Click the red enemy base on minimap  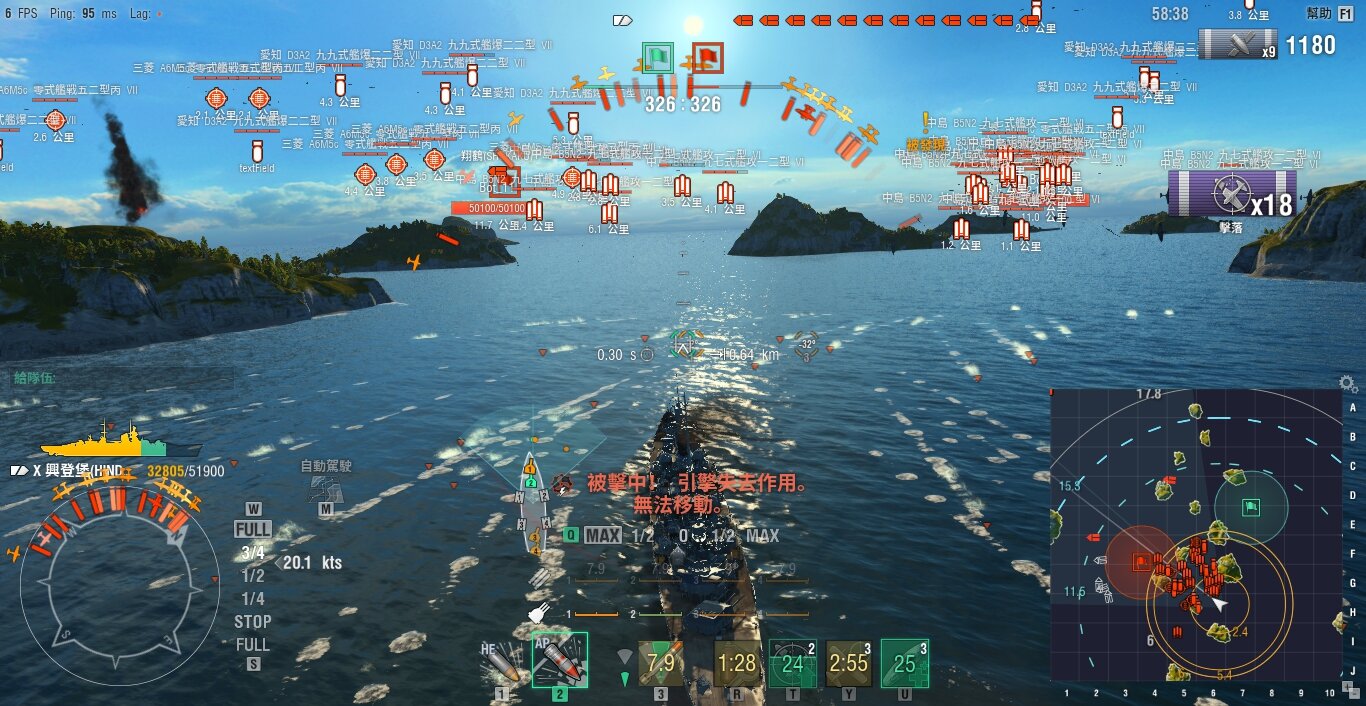(1141, 562)
